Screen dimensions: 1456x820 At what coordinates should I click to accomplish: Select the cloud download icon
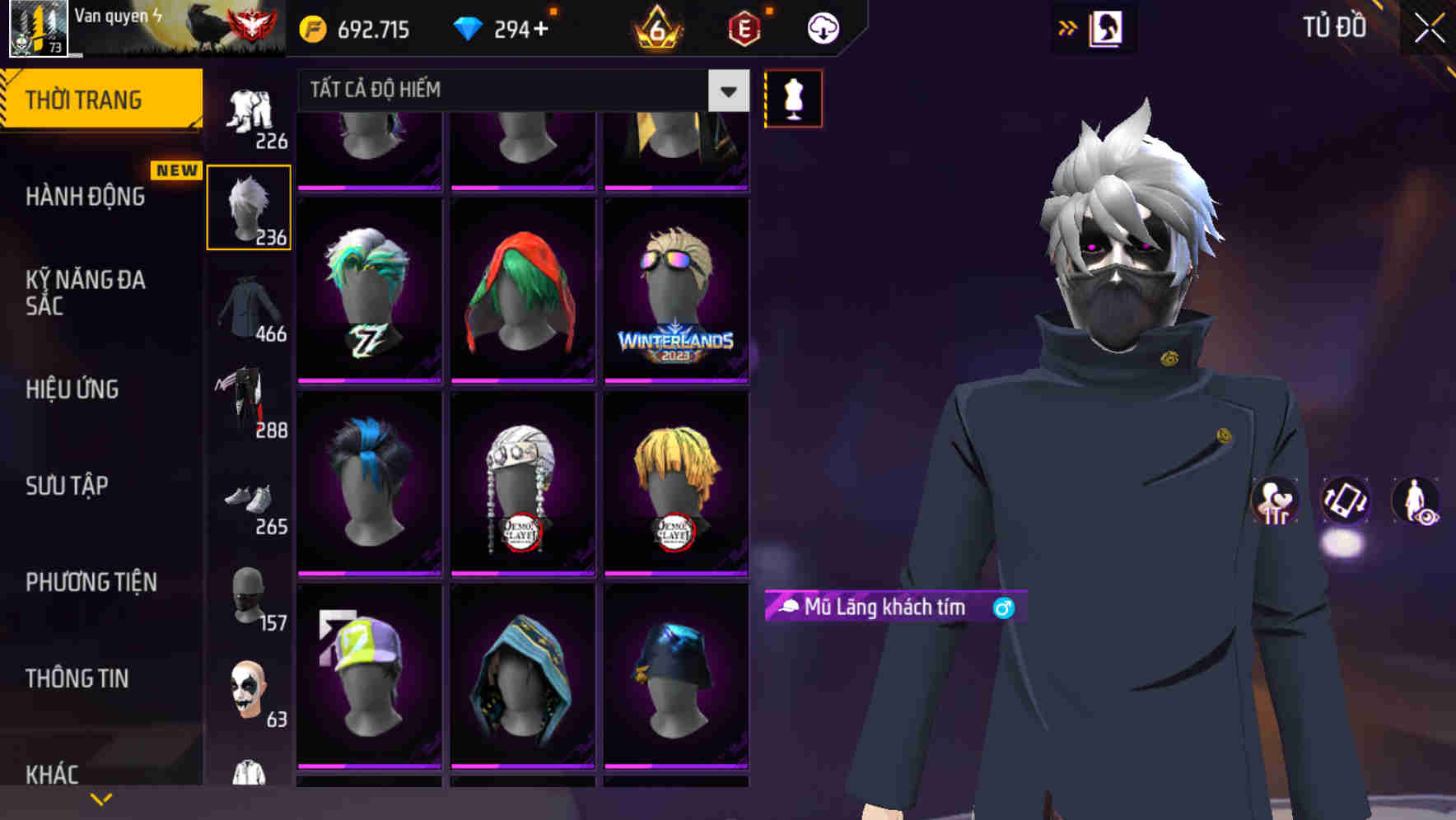821,28
